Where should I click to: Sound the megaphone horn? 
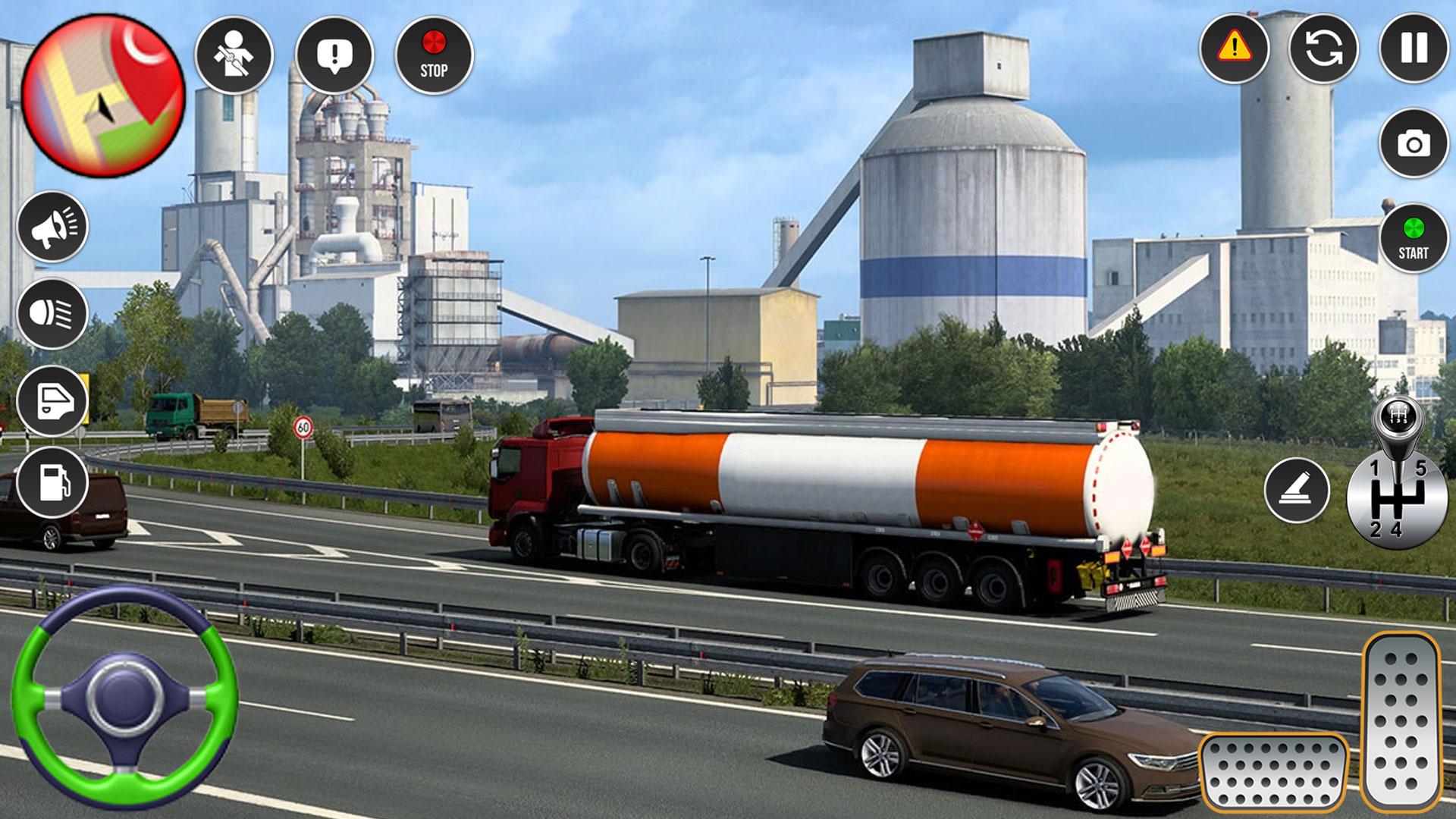[x=52, y=226]
